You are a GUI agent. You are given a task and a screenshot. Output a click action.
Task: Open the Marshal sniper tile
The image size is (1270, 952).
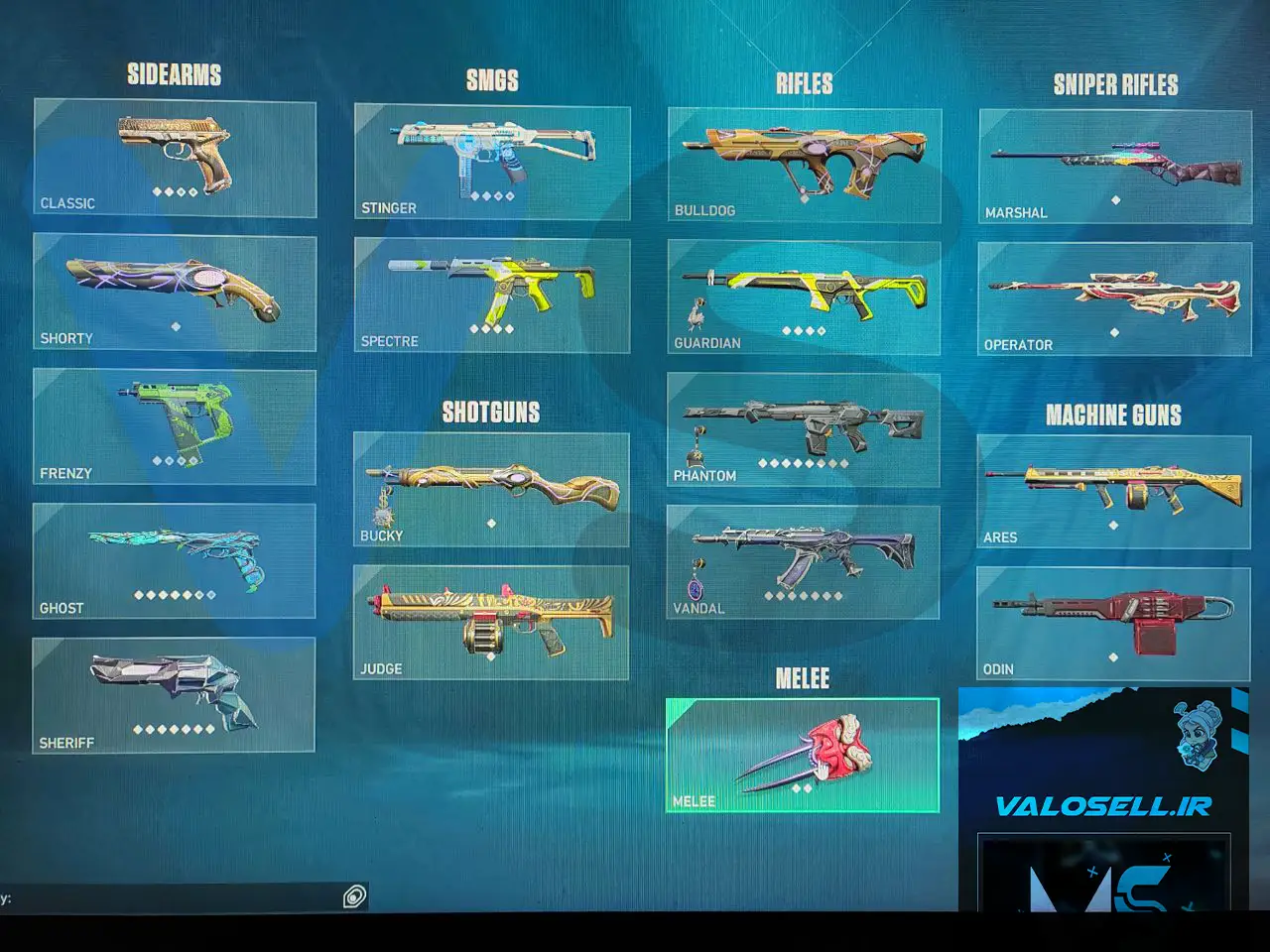click(1114, 167)
